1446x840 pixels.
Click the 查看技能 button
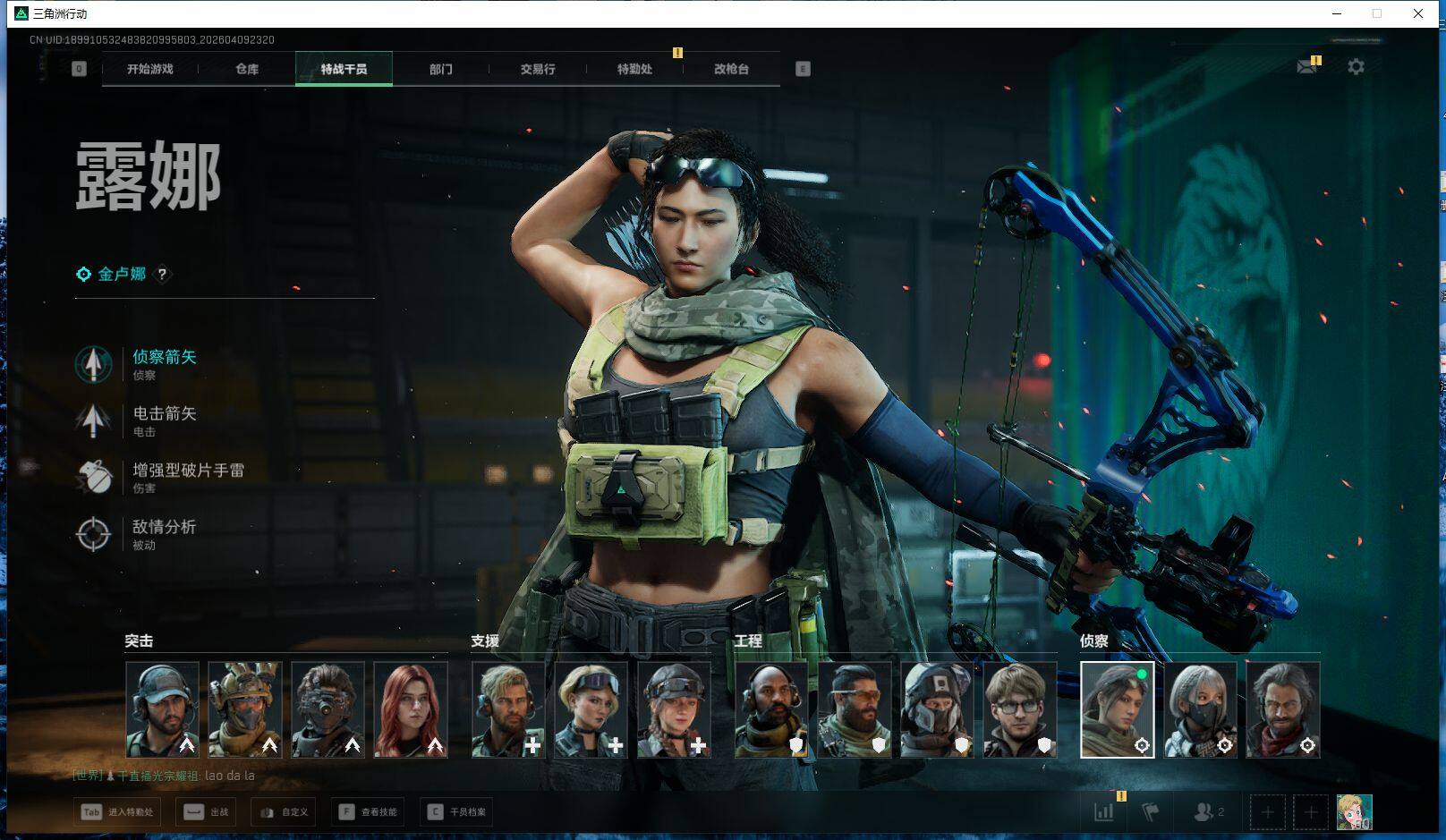pyautogui.click(x=368, y=812)
